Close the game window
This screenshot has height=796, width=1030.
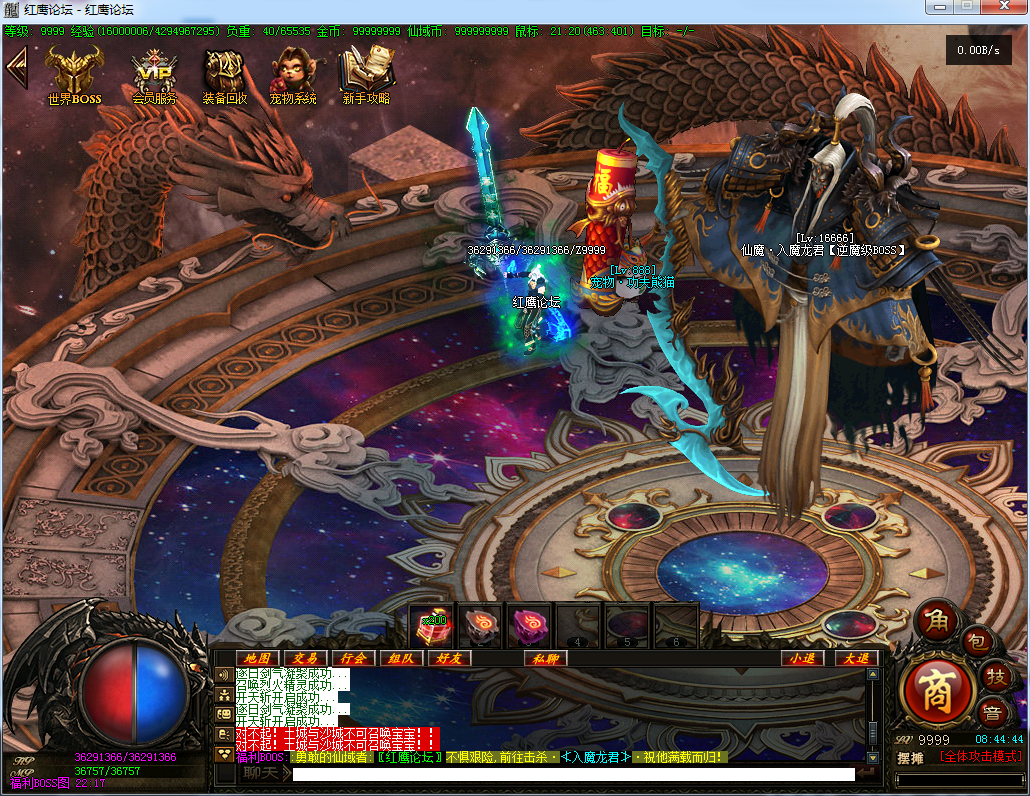click(x=1002, y=8)
